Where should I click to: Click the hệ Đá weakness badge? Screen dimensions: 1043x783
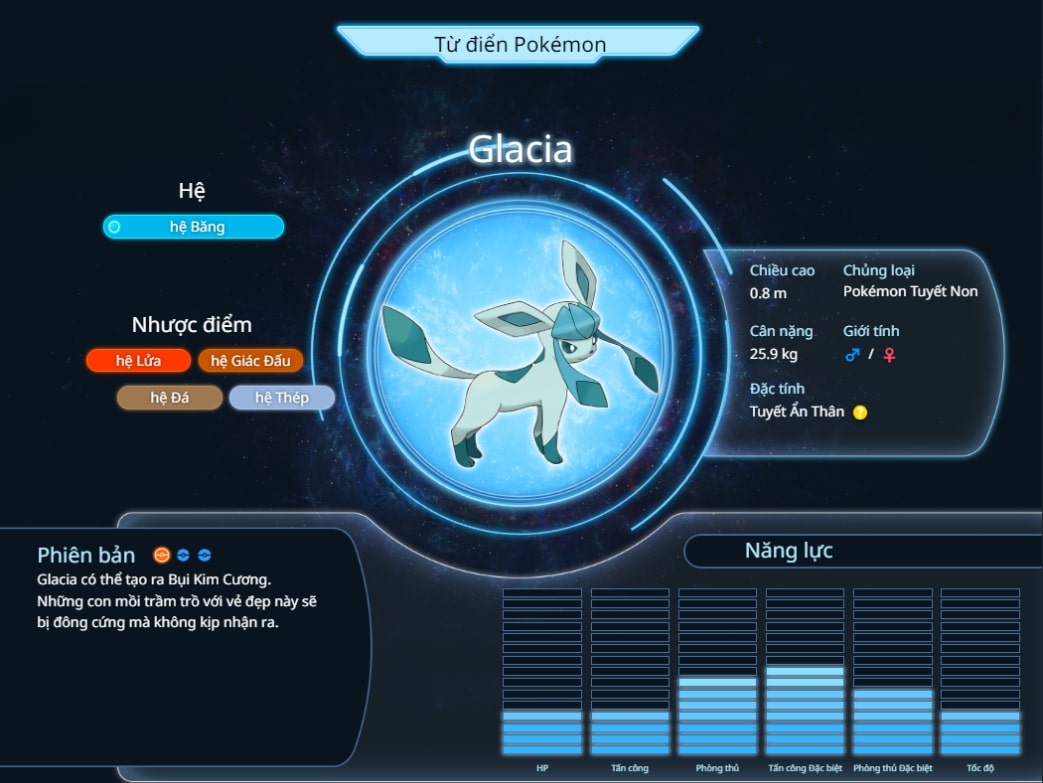[170, 398]
